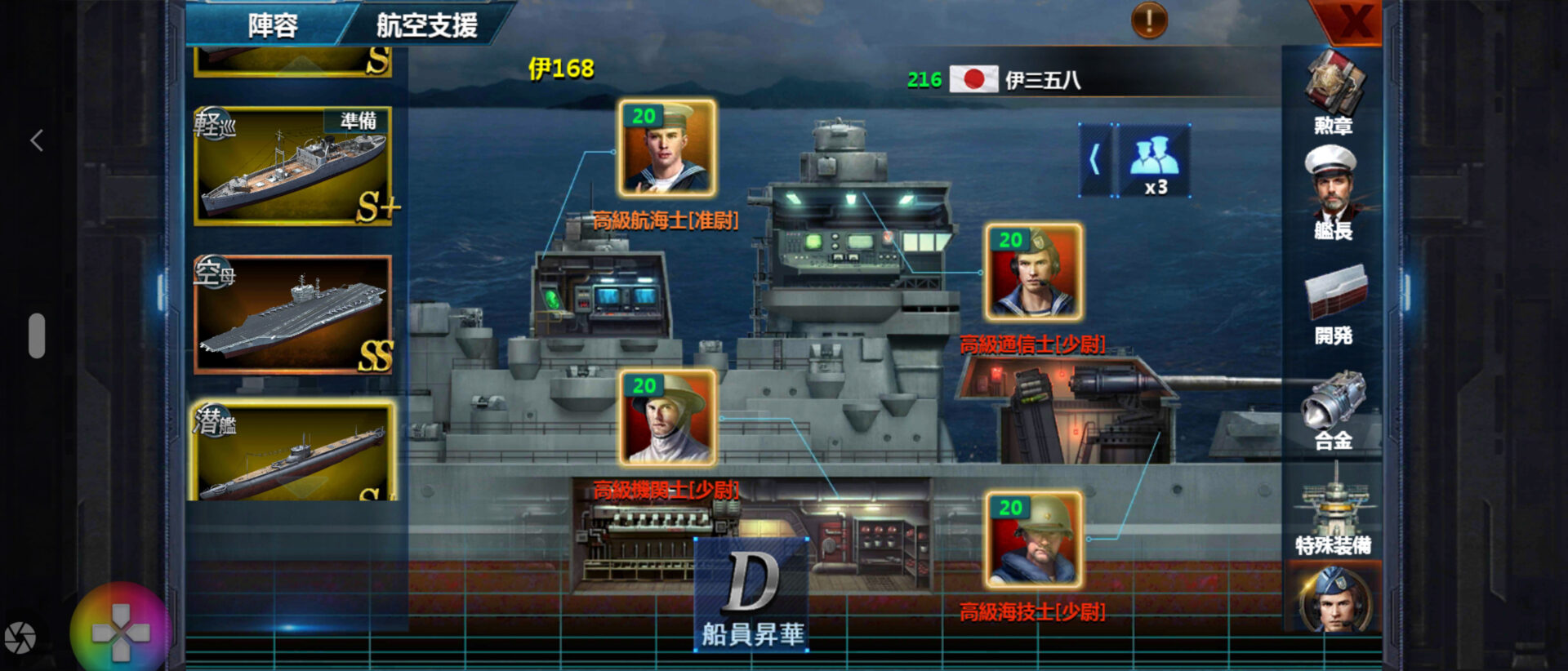1568x671 pixels.
Task: Click the Japan flag icon beside 伊三五八
Action: click(x=975, y=81)
